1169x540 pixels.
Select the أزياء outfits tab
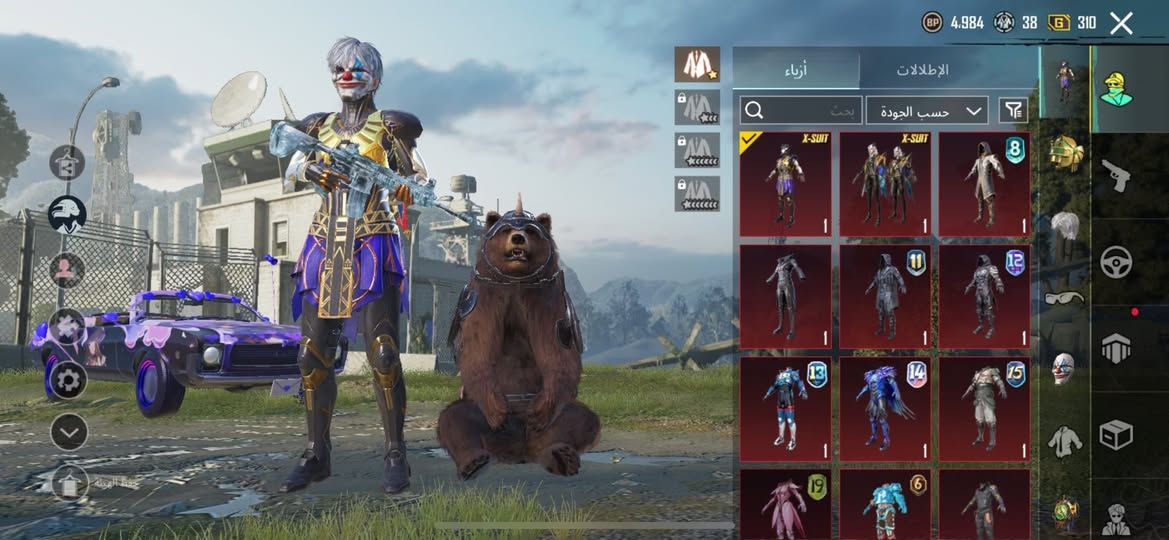[x=796, y=70]
